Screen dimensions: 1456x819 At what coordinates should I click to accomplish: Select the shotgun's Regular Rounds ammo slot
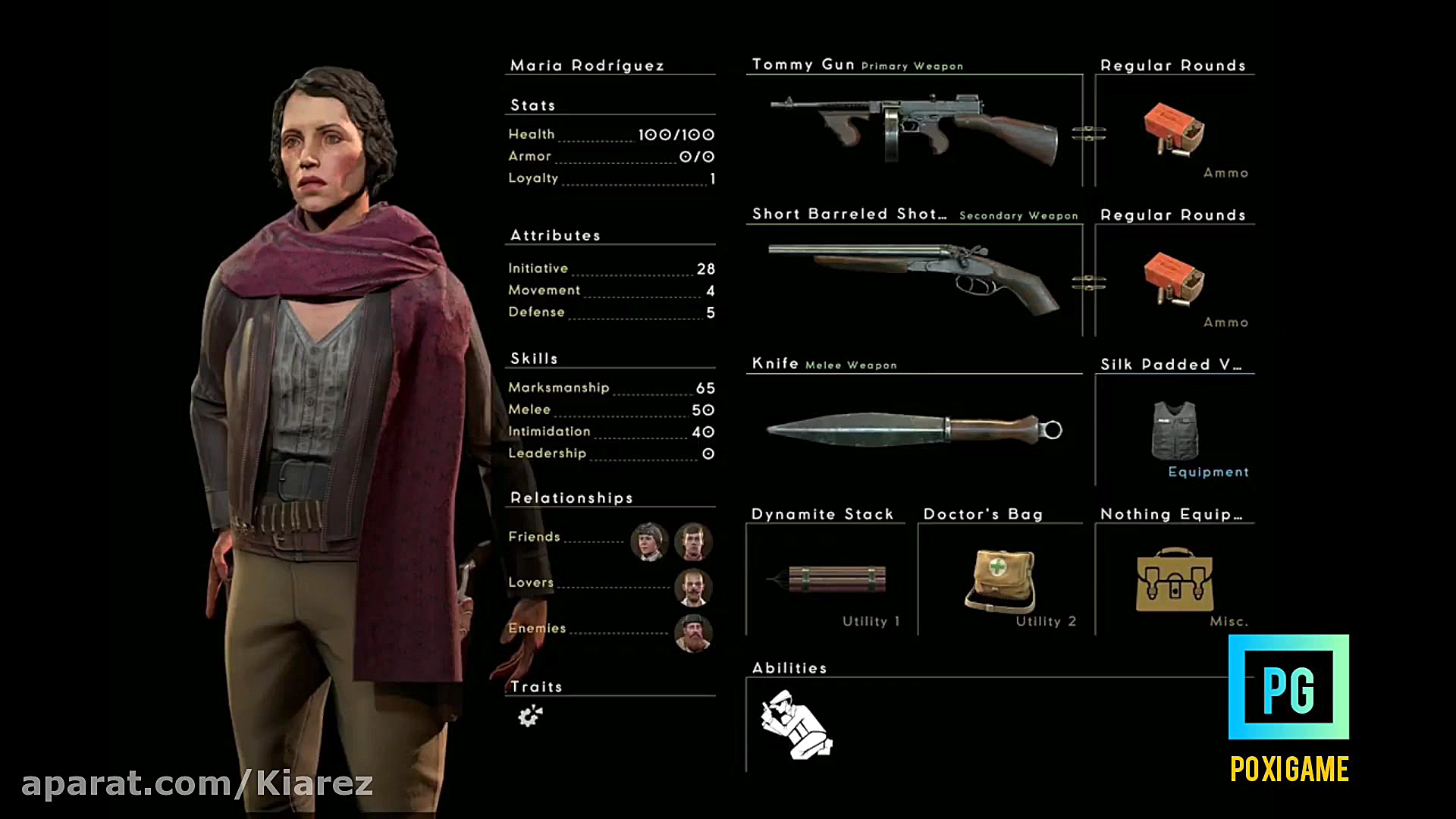click(1174, 280)
